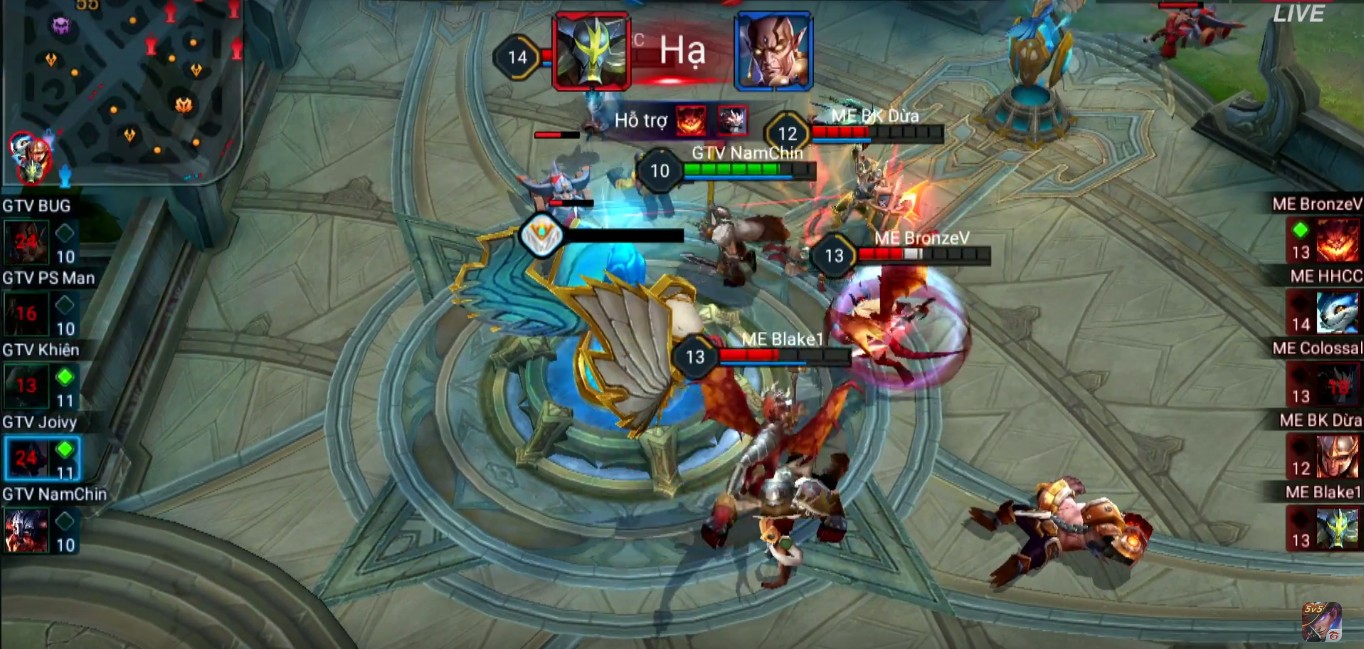Choose GTV Khiên's hero portrait
1364x649 pixels.
[x=26, y=385]
